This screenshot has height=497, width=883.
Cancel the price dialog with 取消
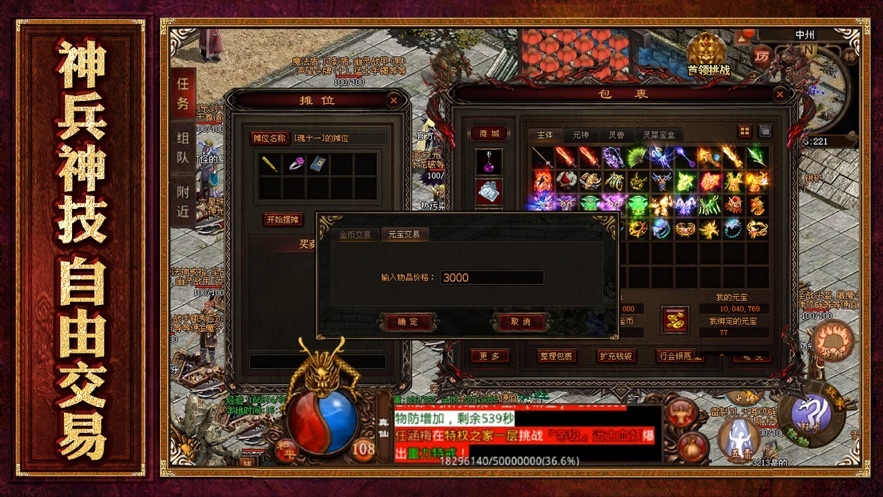[x=521, y=322]
